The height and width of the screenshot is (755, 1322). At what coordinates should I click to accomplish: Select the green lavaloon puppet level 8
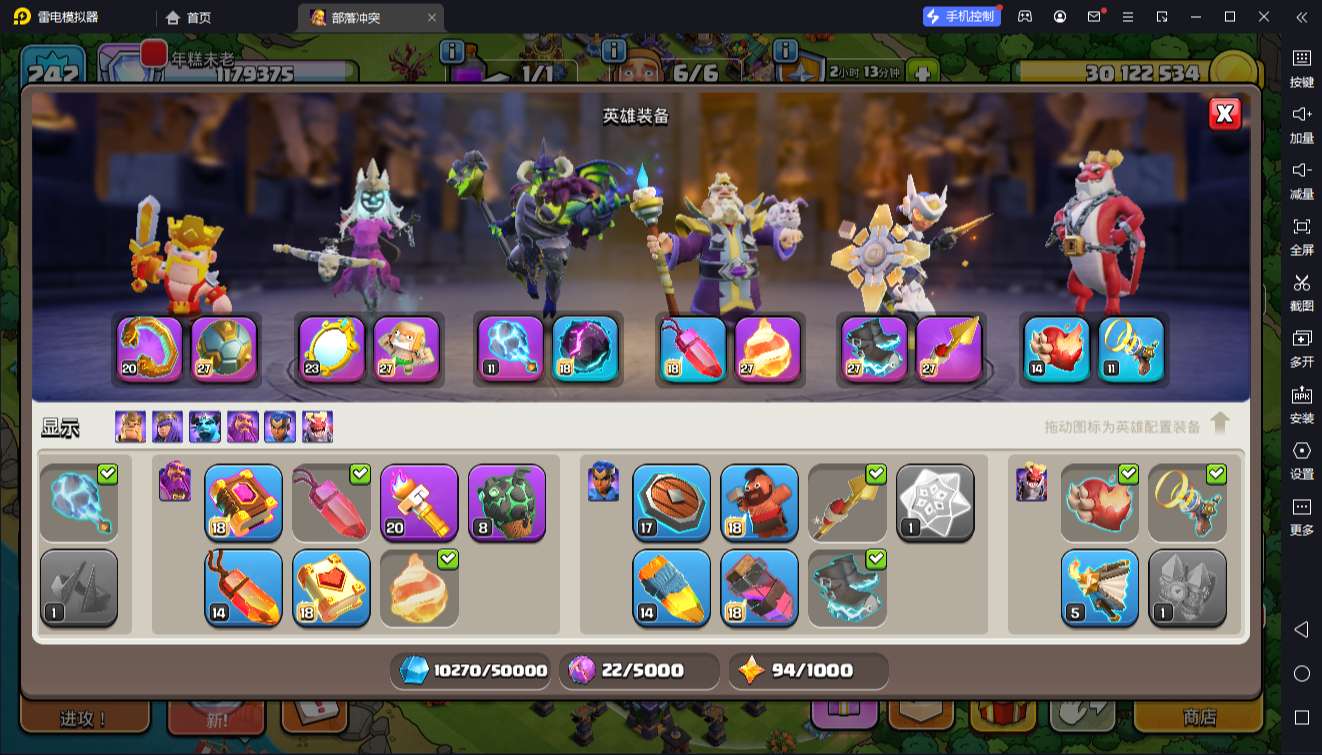(x=507, y=503)
